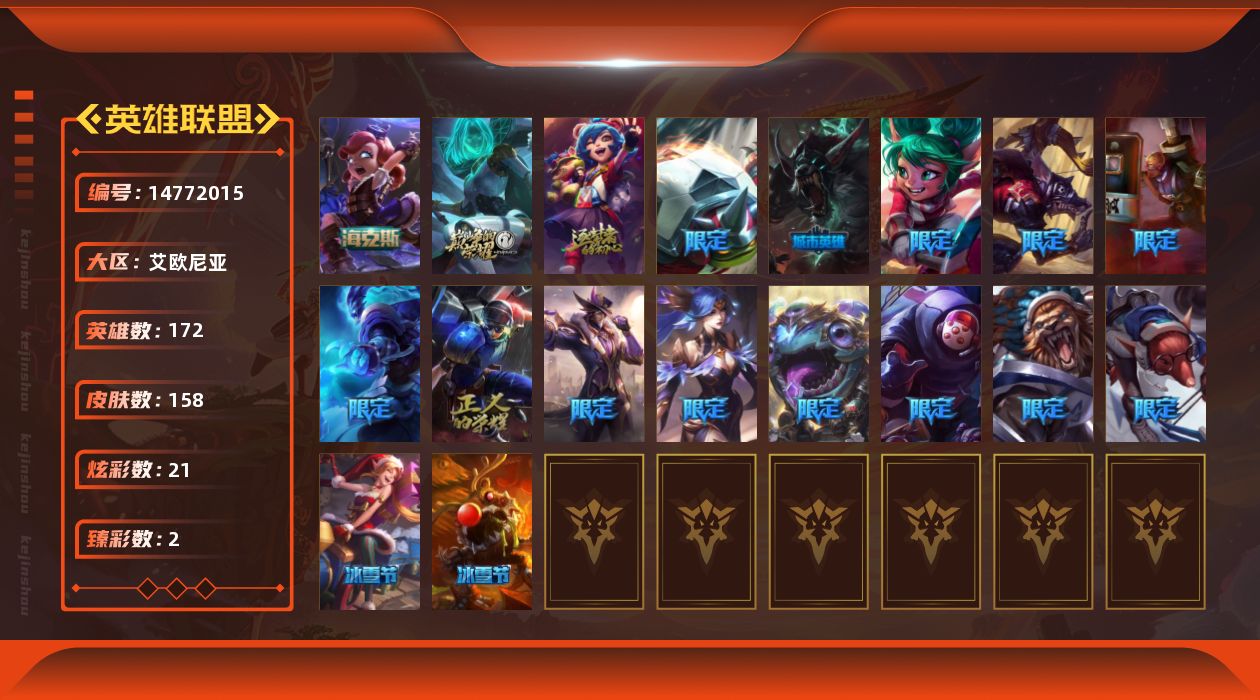Open the dark werewolf skin card
The width and height of the screenshot is (1260, 700).
[x=818, y=195]
